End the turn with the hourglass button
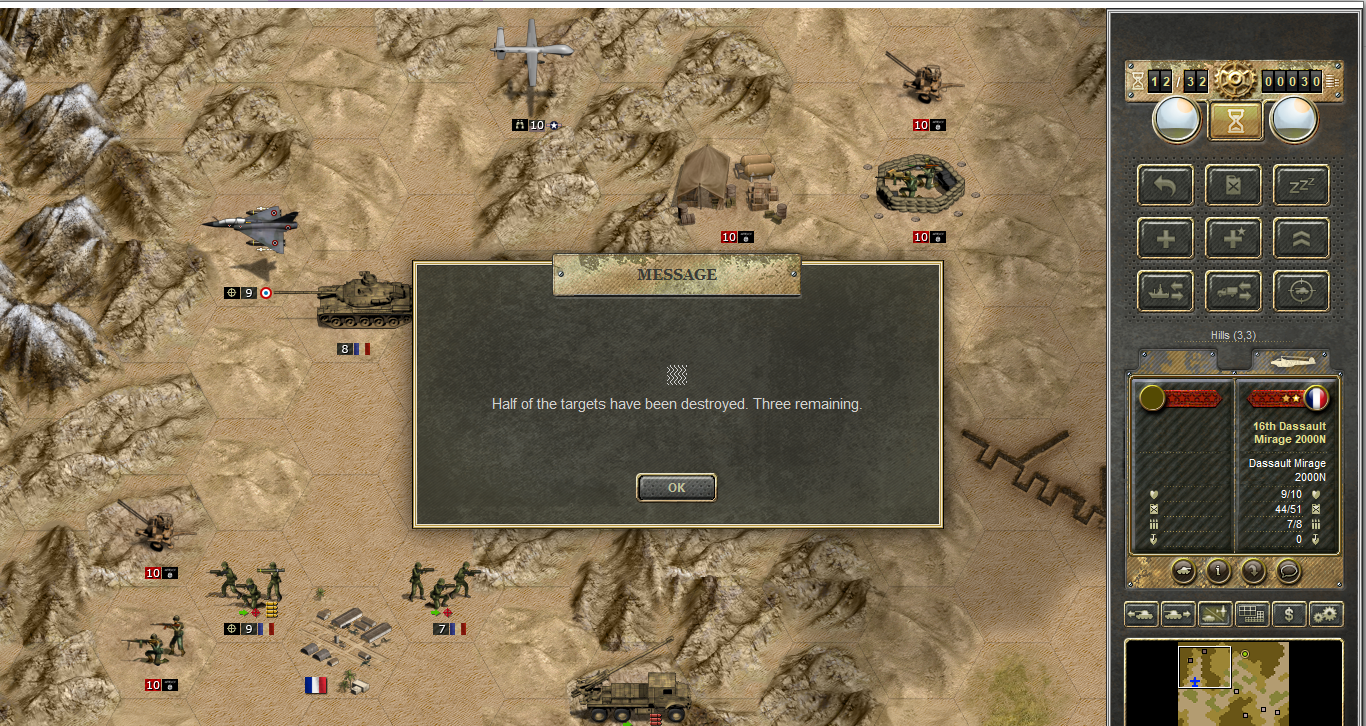1366x726 pixels. pos(1235,121)
